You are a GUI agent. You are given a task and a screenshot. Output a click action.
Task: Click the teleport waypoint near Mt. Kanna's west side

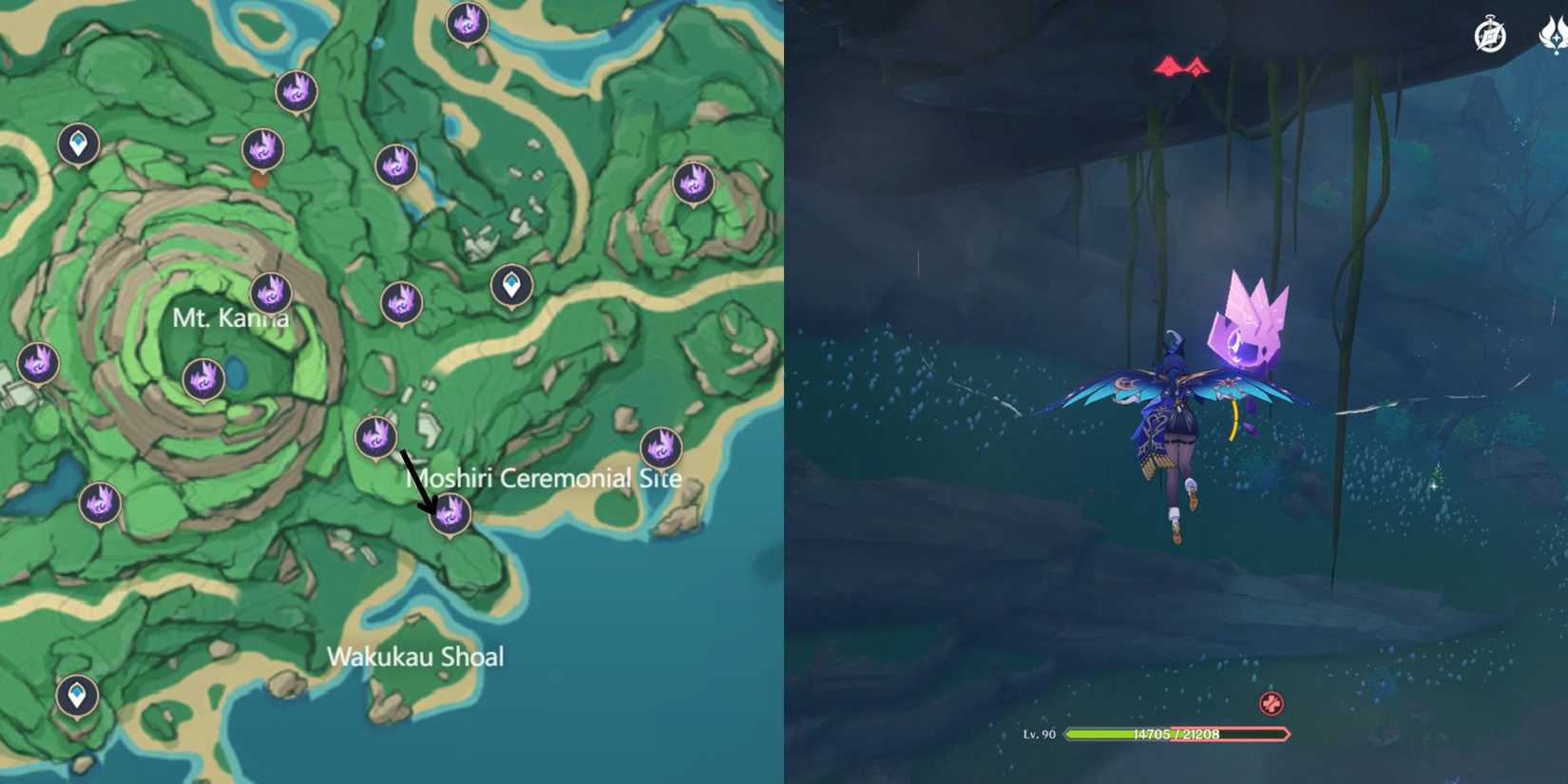[x=78, y=144]
